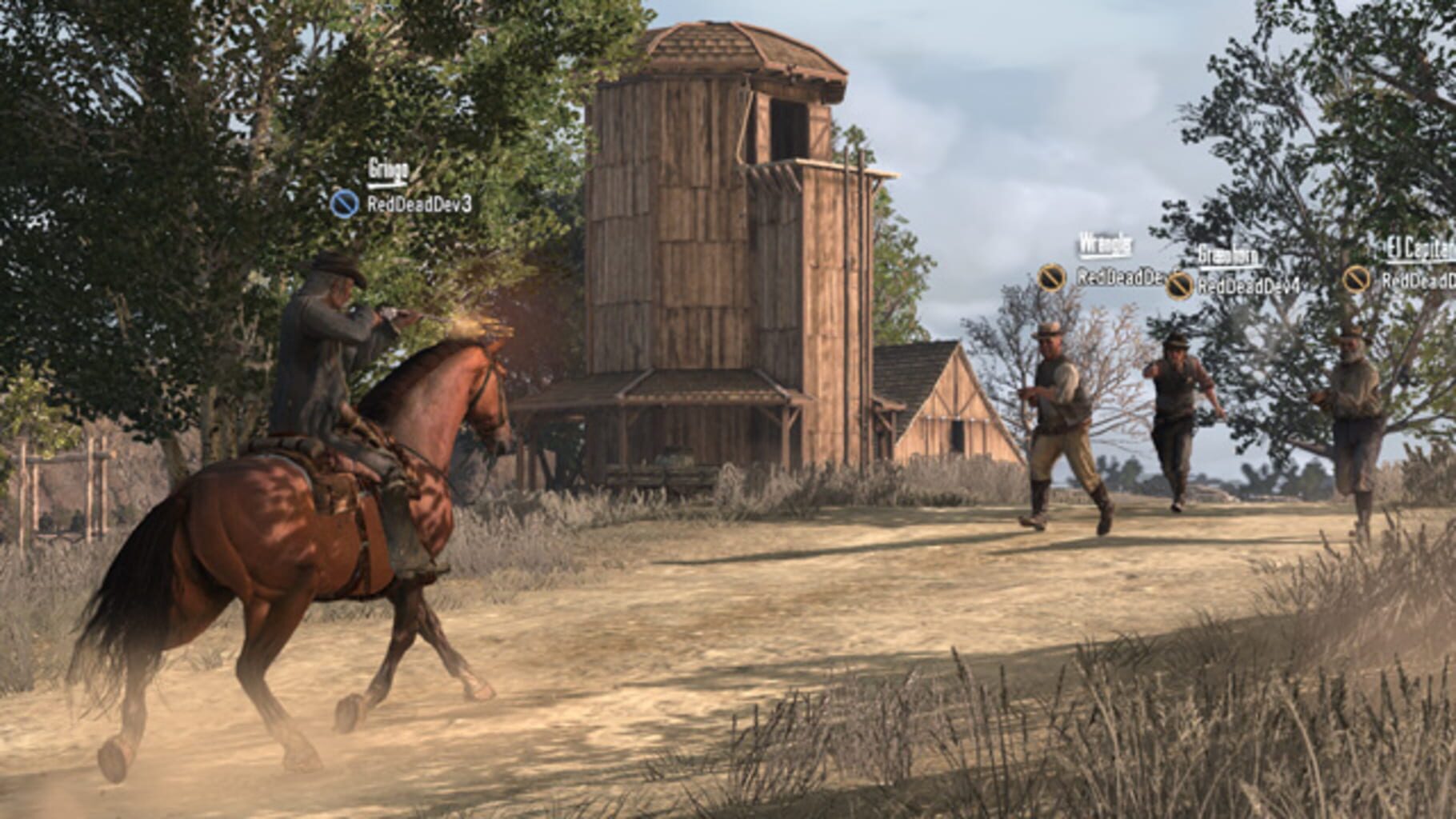Viewport: 1456px width, 819px height.
Task: Toggle the restriction marker on RedDeadDev4
Action: coord(1178,285)
